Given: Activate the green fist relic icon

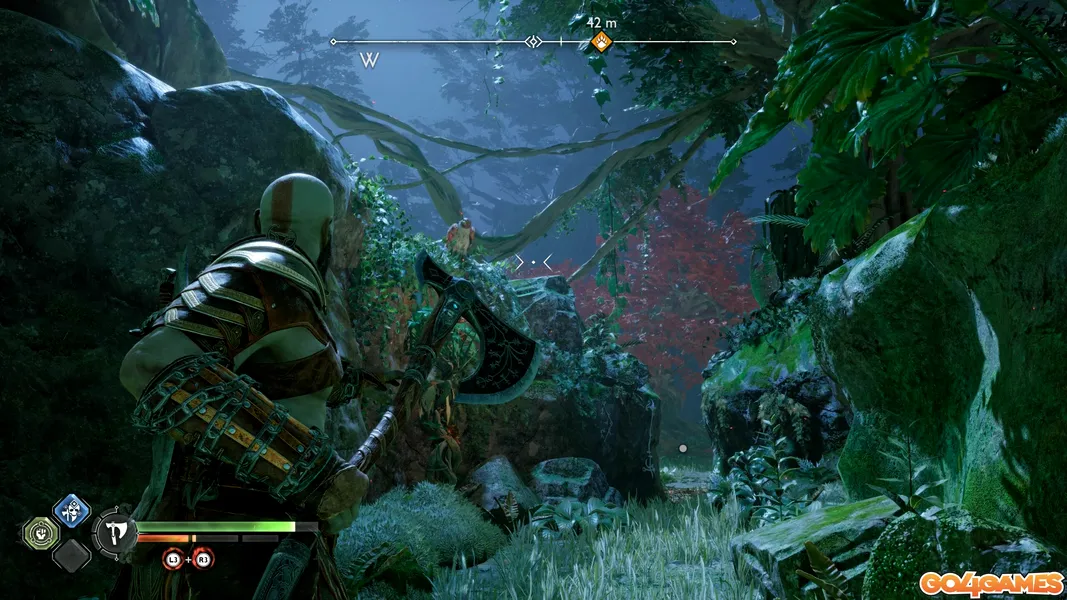Looking at the screenshot, I should click(x=40, y=532).
